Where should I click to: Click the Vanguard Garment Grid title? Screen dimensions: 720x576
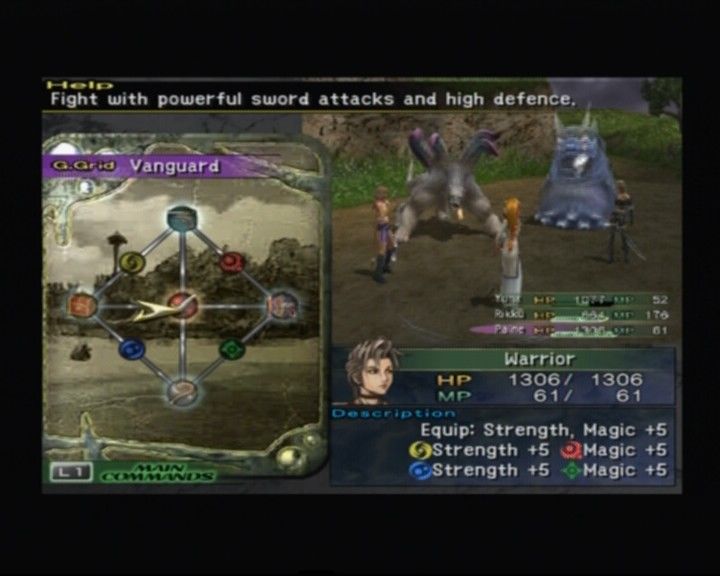click(172, 166)
